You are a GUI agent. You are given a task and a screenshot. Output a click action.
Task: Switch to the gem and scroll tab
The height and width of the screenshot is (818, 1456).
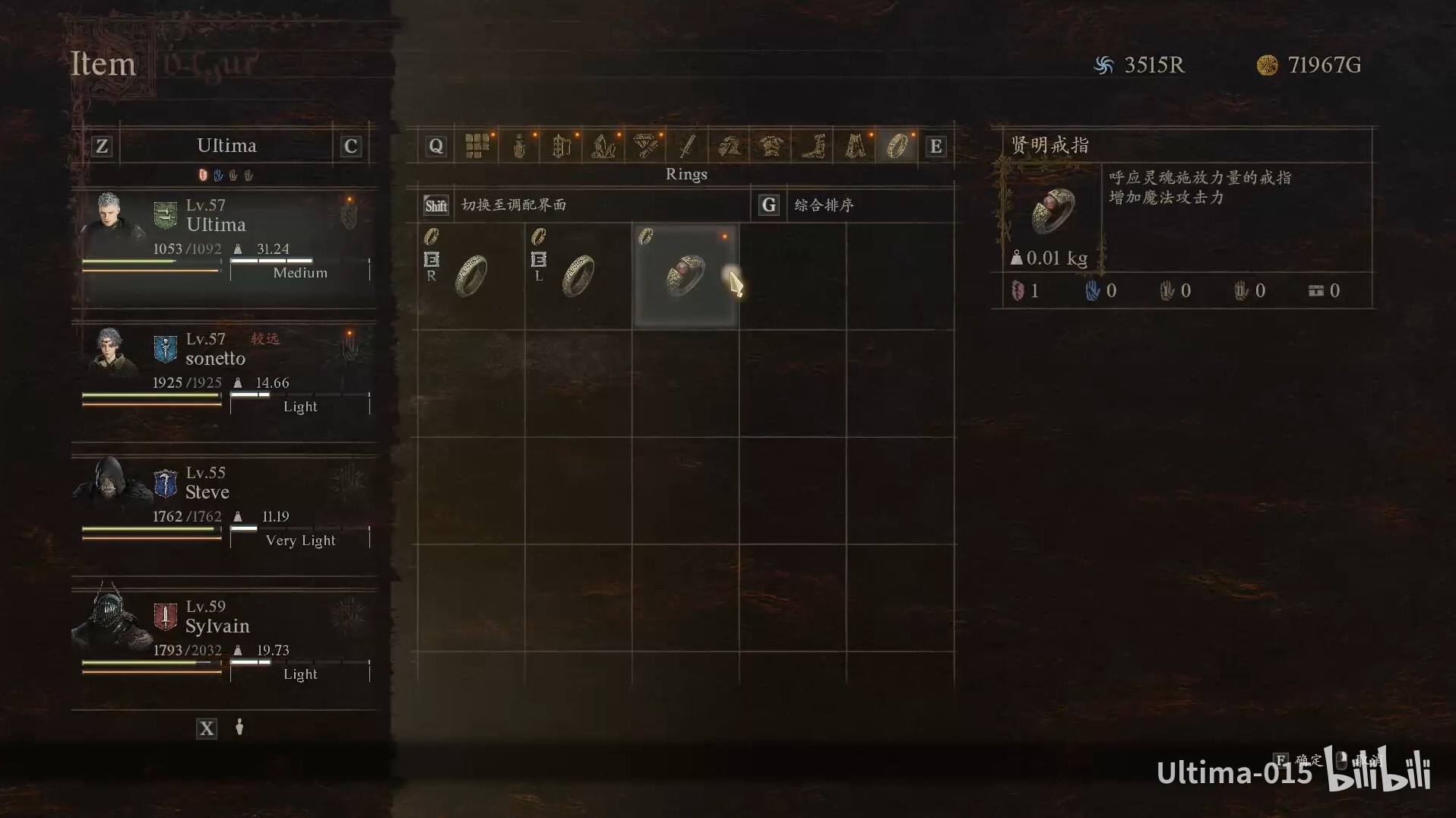(645, 145)
